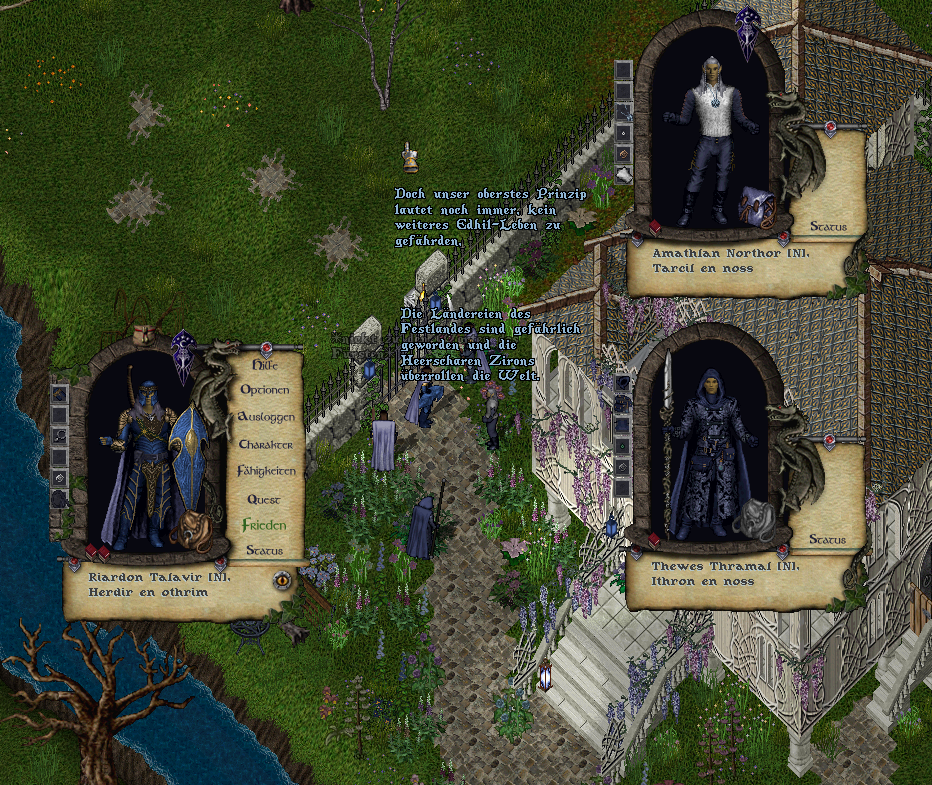
Task: Open the red book on Thewes' paperdoll
Action: (x=655, y=540)
